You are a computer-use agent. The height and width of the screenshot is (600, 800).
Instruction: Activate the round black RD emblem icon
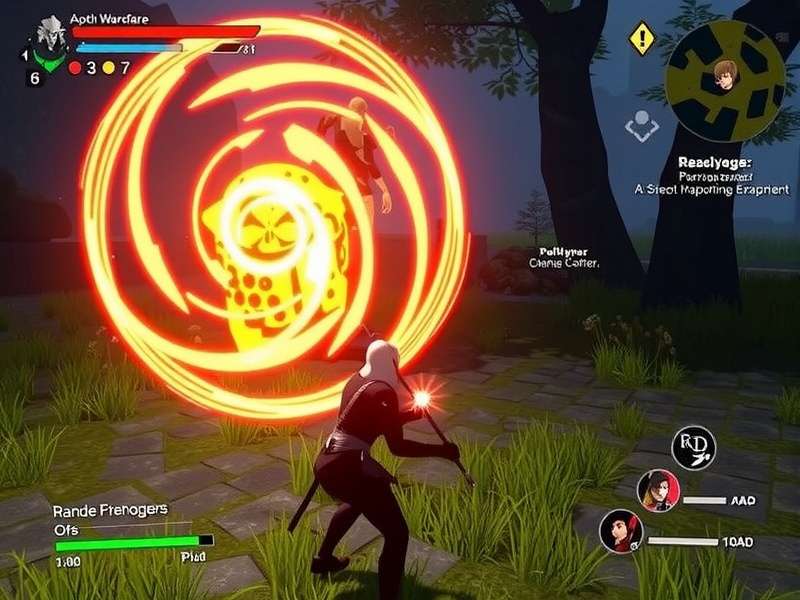coord(694,446)
